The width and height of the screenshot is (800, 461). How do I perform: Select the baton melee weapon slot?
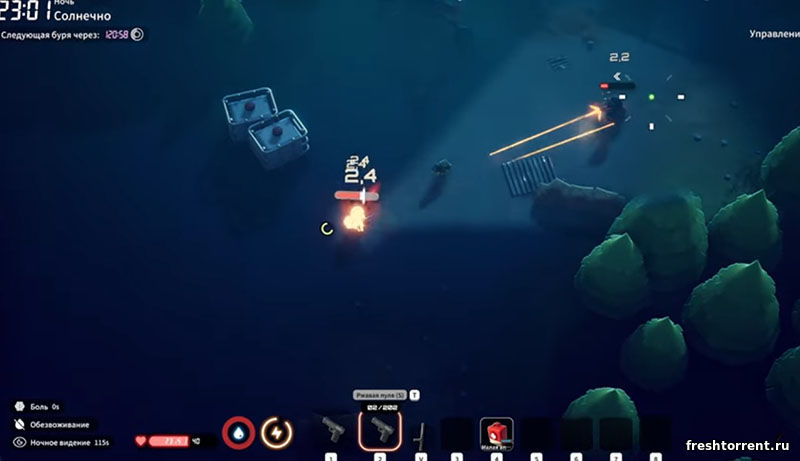point(420,433)
